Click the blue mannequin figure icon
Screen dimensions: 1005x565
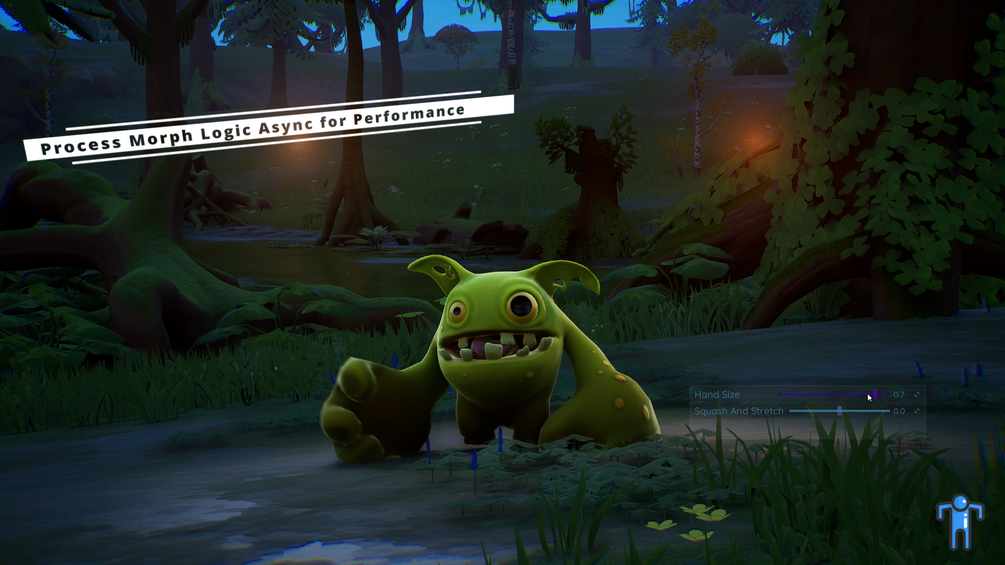pyautogui.click(x=959, y=522)
